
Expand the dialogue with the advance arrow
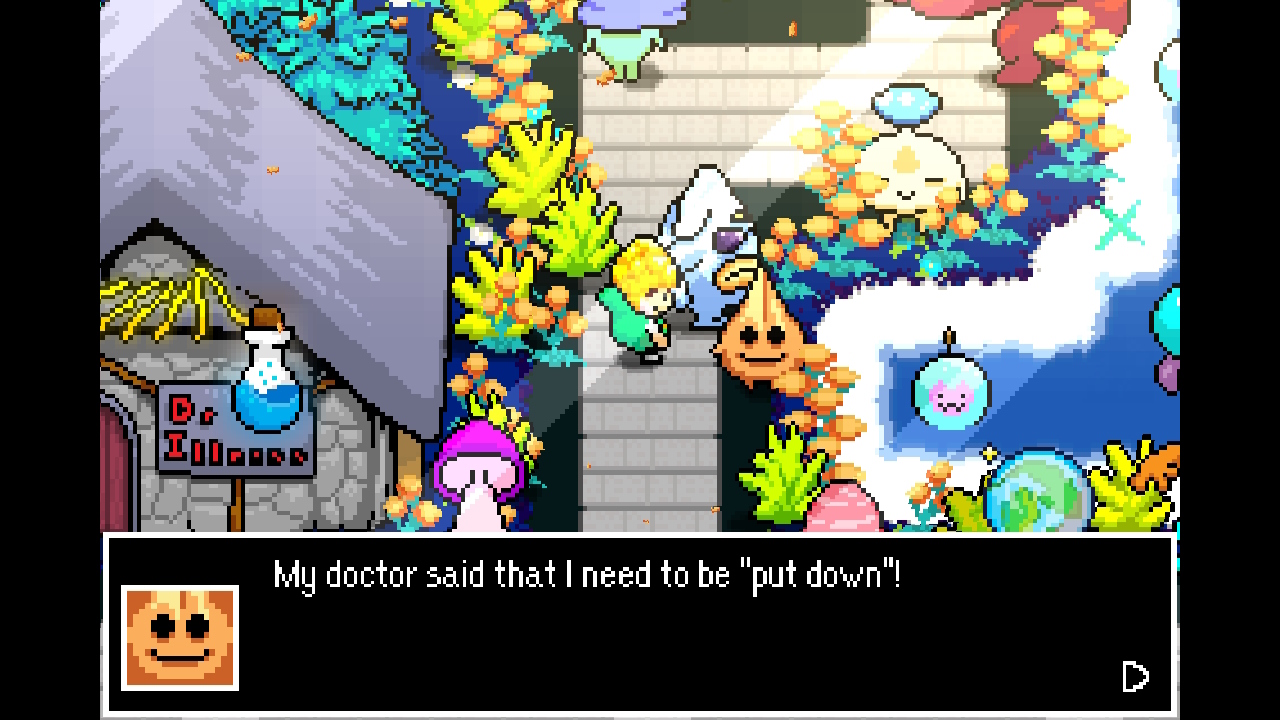click(1136, 677)
